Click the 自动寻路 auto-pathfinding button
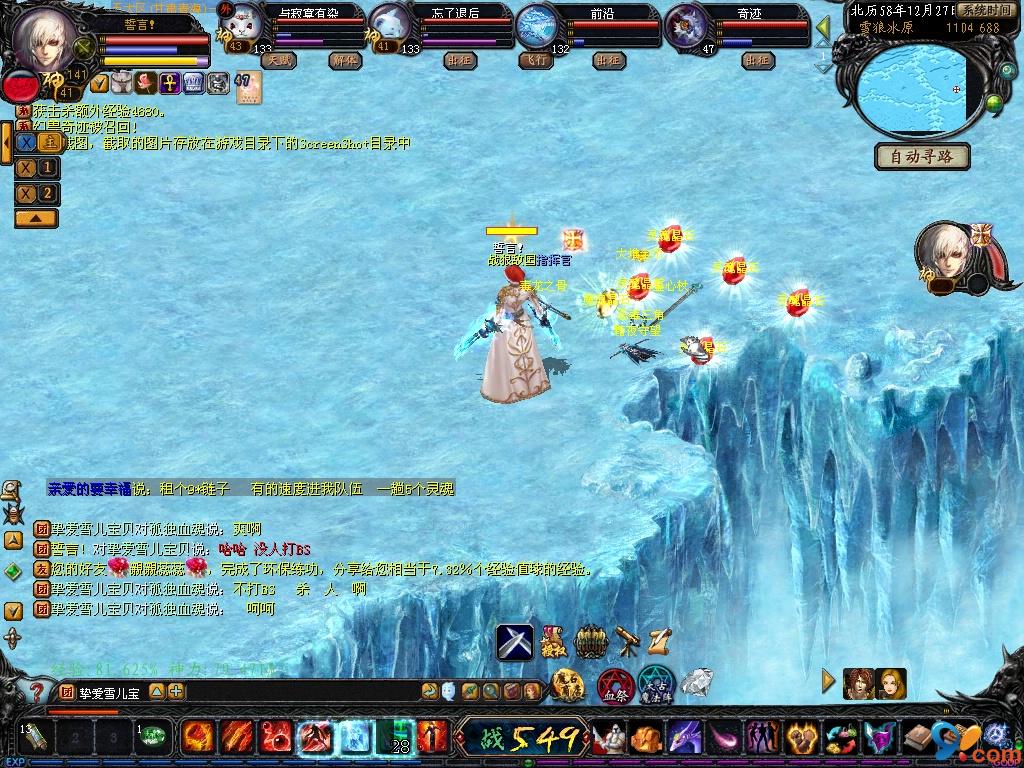The image size is (1024, 768). [x=922, y=157]
